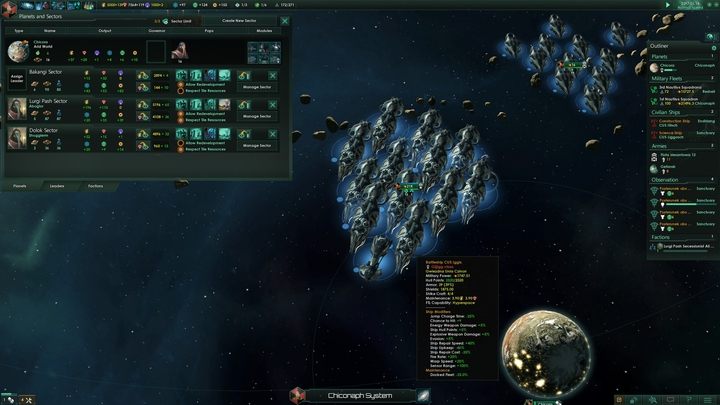This screenshot has height=405, width=720.
Task: Delete the Bakangi Sector
Action: [273, 74]
